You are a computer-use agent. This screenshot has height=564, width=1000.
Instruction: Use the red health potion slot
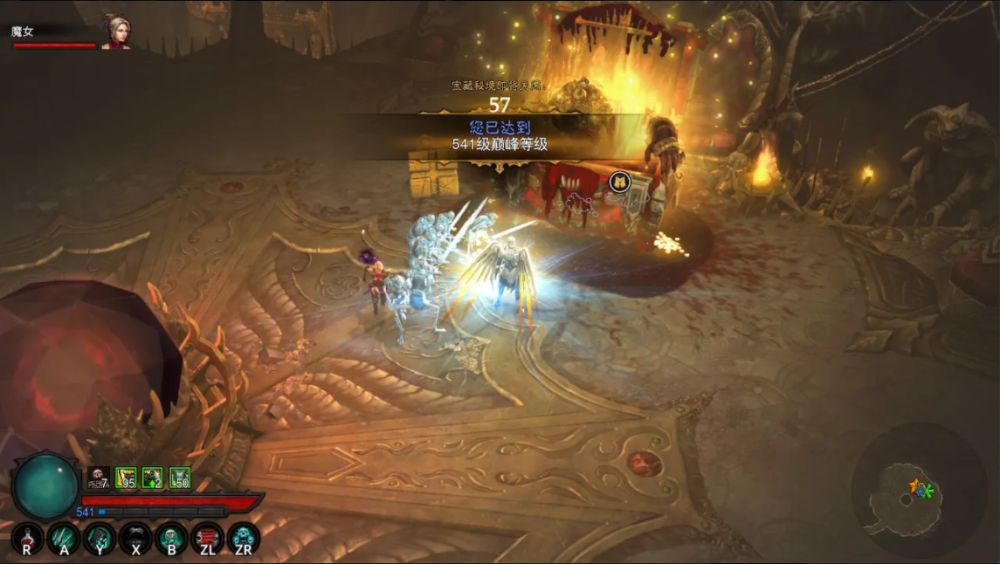27,539
